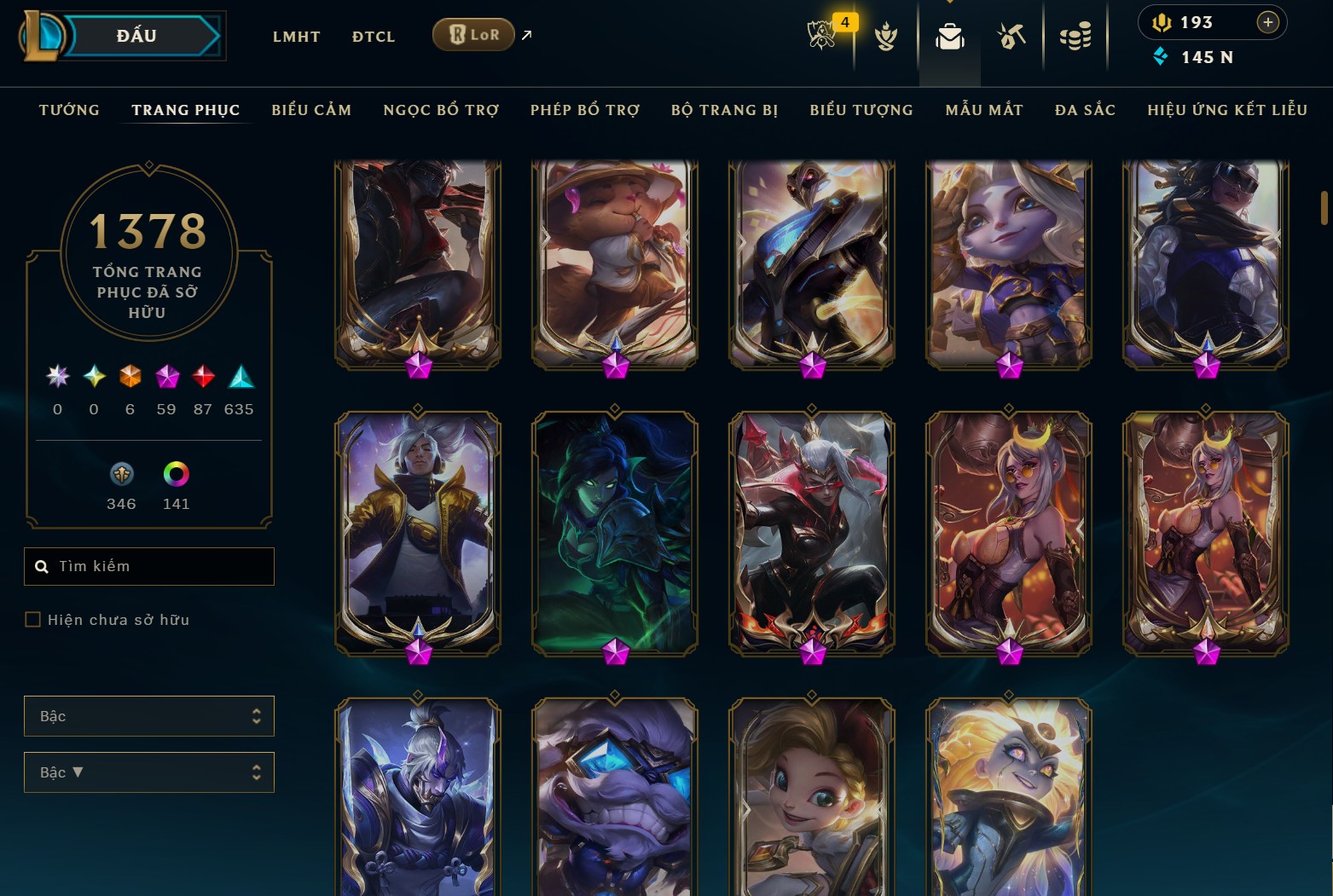Switch to the MẪU MẮT tab

pyautogui.click(x=984, y=109)
